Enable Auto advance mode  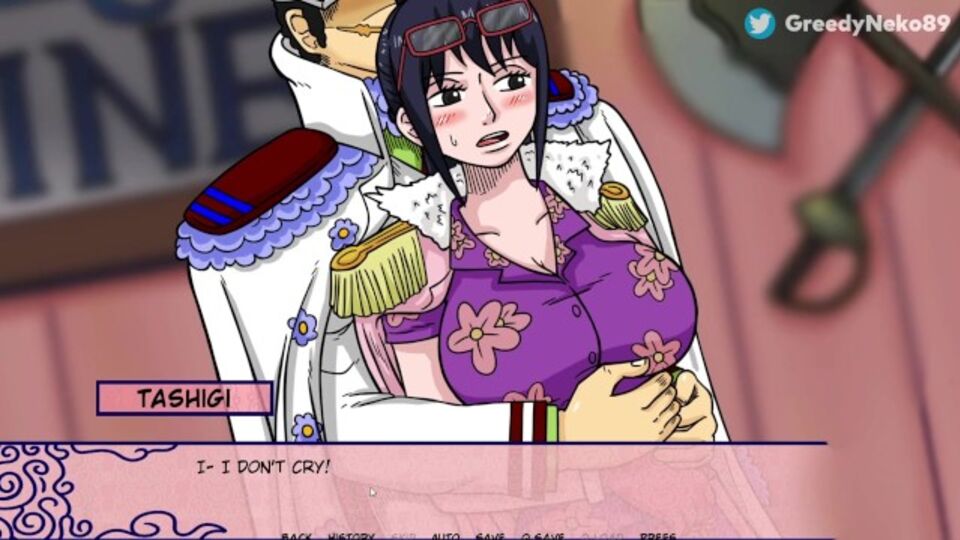[x=446, y=536]
